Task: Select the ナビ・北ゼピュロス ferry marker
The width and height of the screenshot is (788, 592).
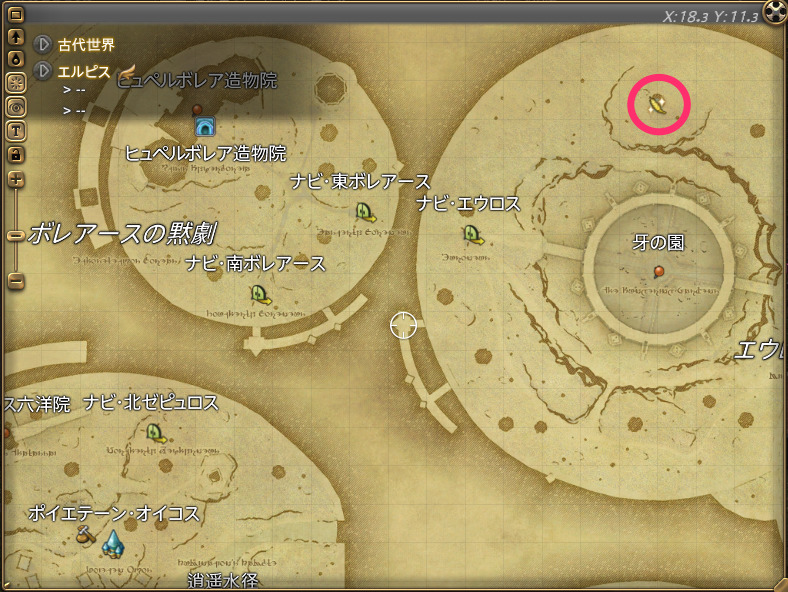Action: (x=155, y=432)
